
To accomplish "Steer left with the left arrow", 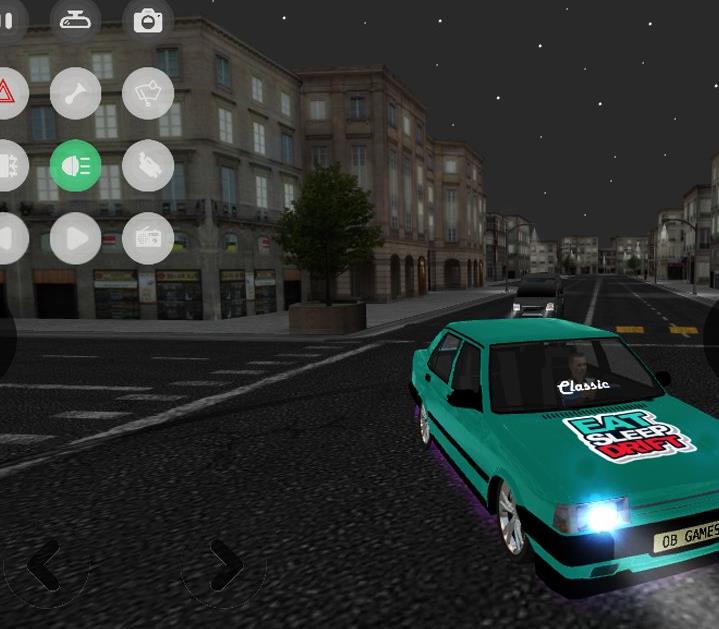I will pos(45,568).
